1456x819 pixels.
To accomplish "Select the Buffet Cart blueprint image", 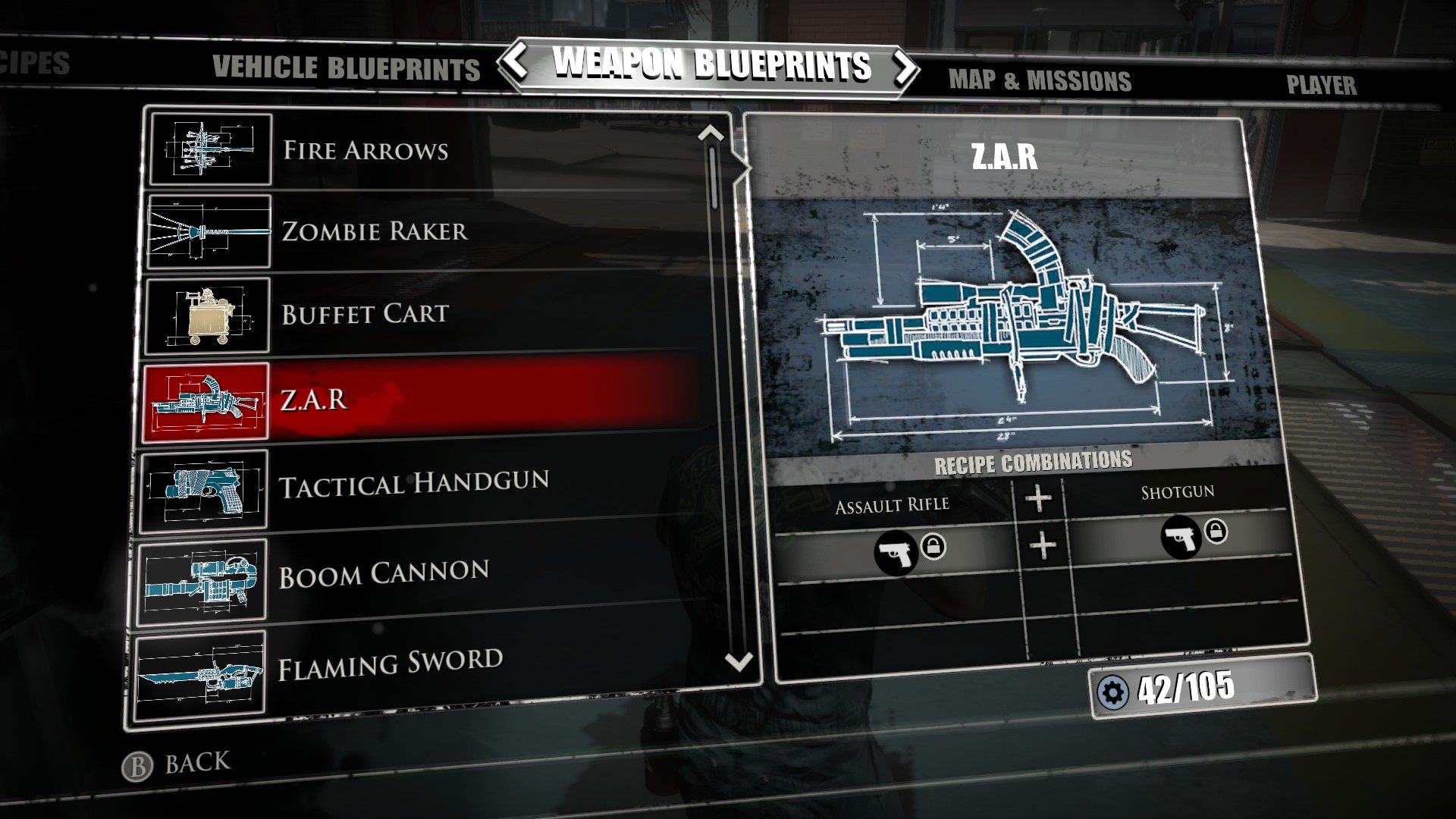I will click(205, 314).
